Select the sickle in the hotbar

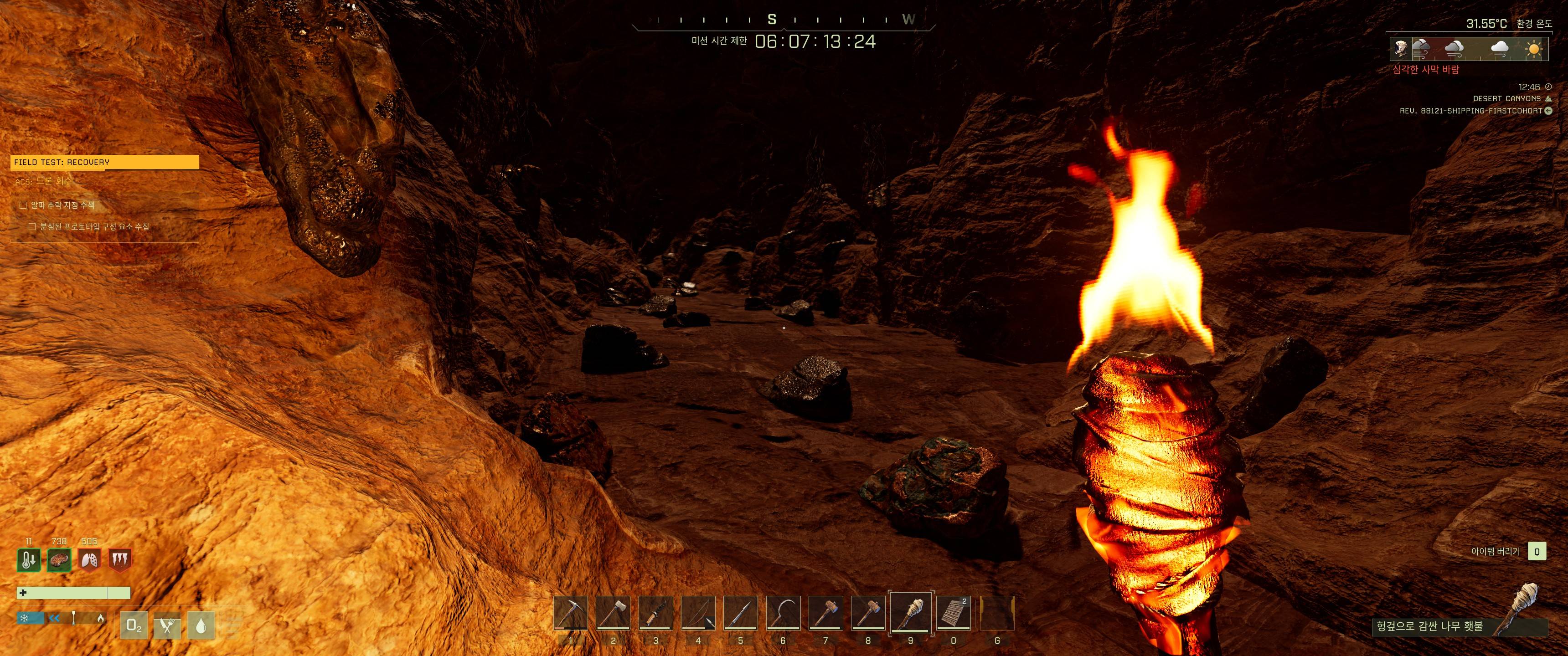point(783,613)
